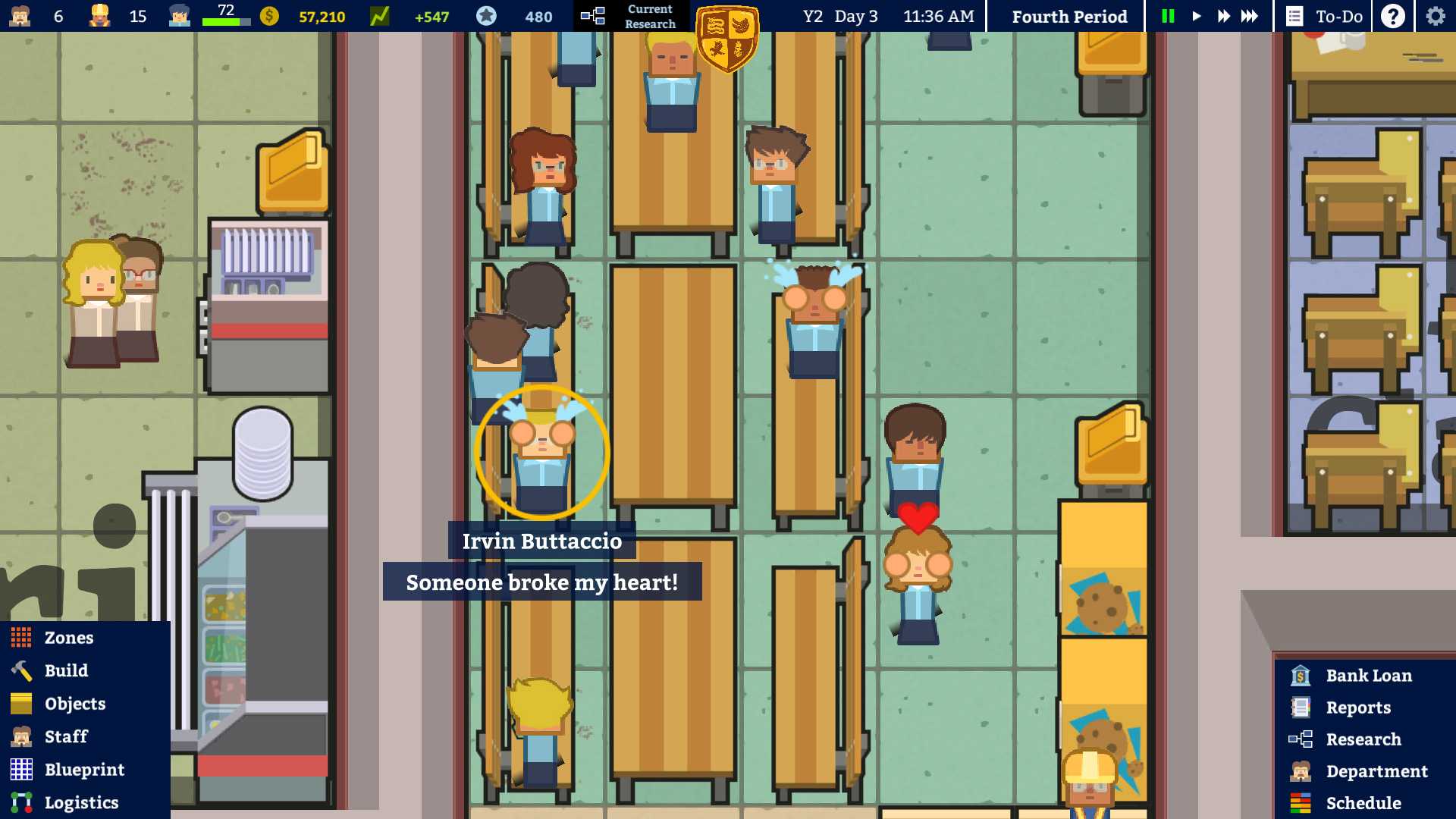Expand the To-Do list
1456x819 pixels.
point(1325,15)
